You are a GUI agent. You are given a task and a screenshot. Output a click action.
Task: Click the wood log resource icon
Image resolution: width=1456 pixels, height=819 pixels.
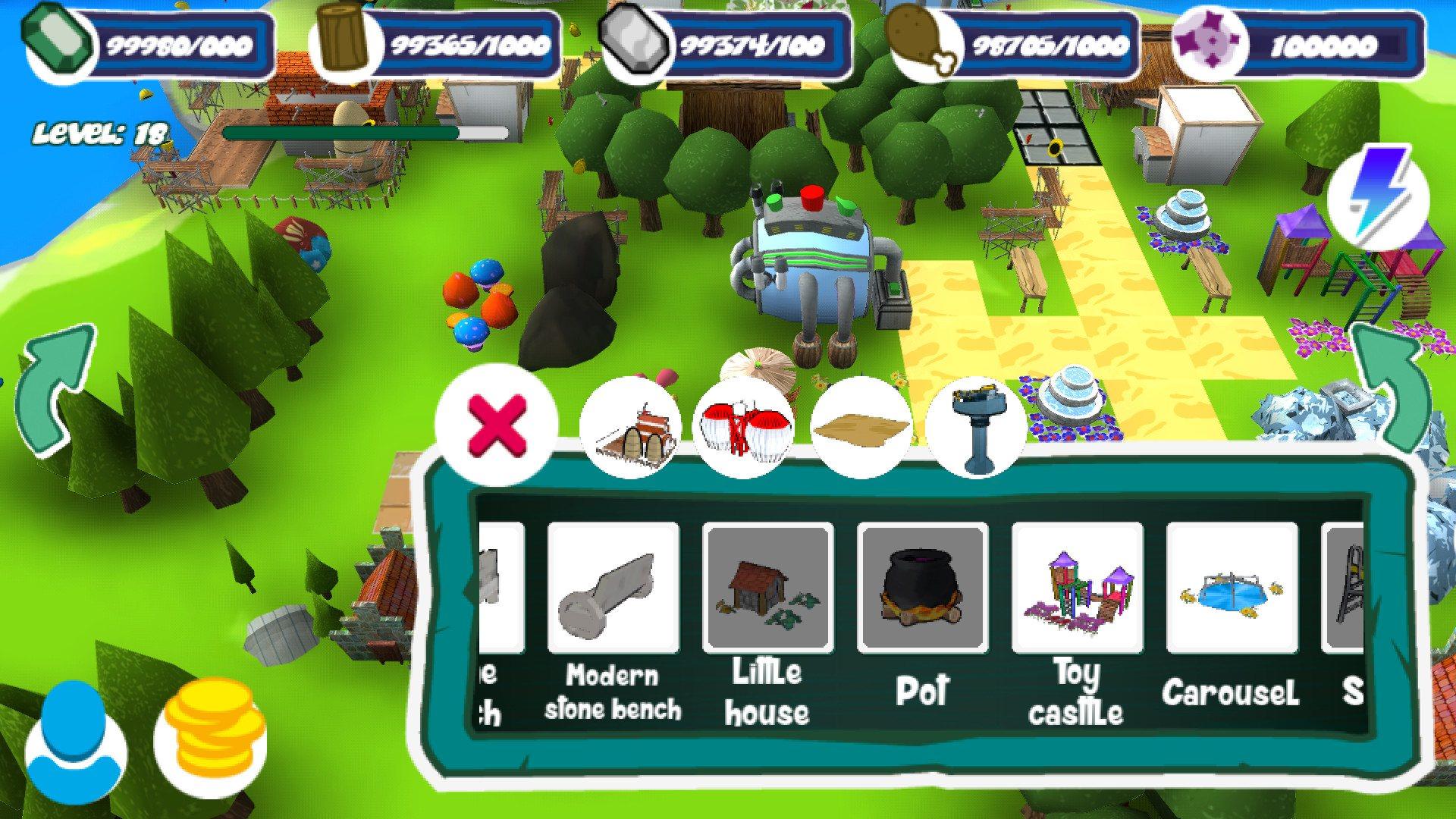pyautogui.click(x=341, y=42)
